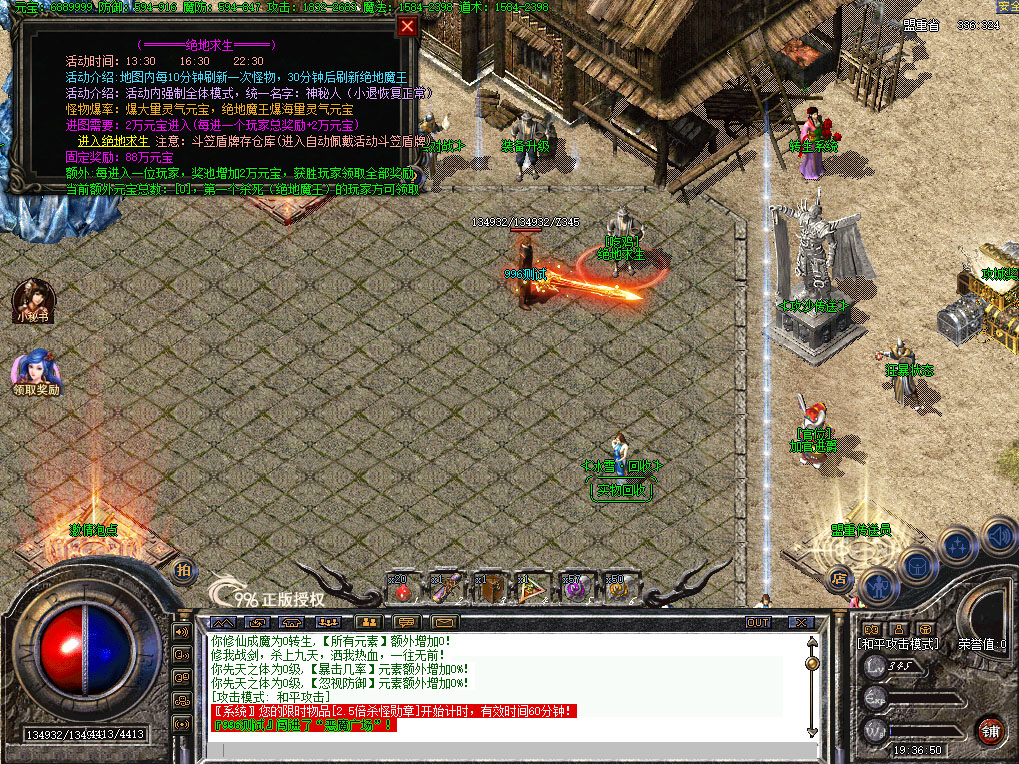The height and width of the screenshot is (764, 1019).
Task: Click the 和平攻击模式 attack mode label
Action: click(897, 644)
